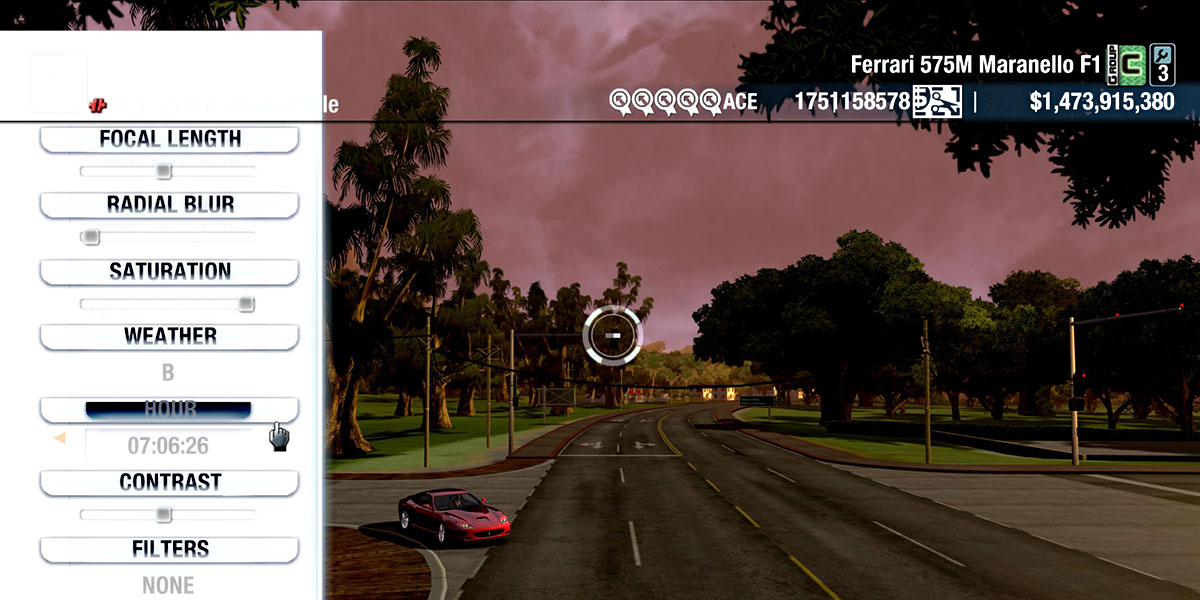
Task: Click the Contrast slider handle
Action: [164, 515]
